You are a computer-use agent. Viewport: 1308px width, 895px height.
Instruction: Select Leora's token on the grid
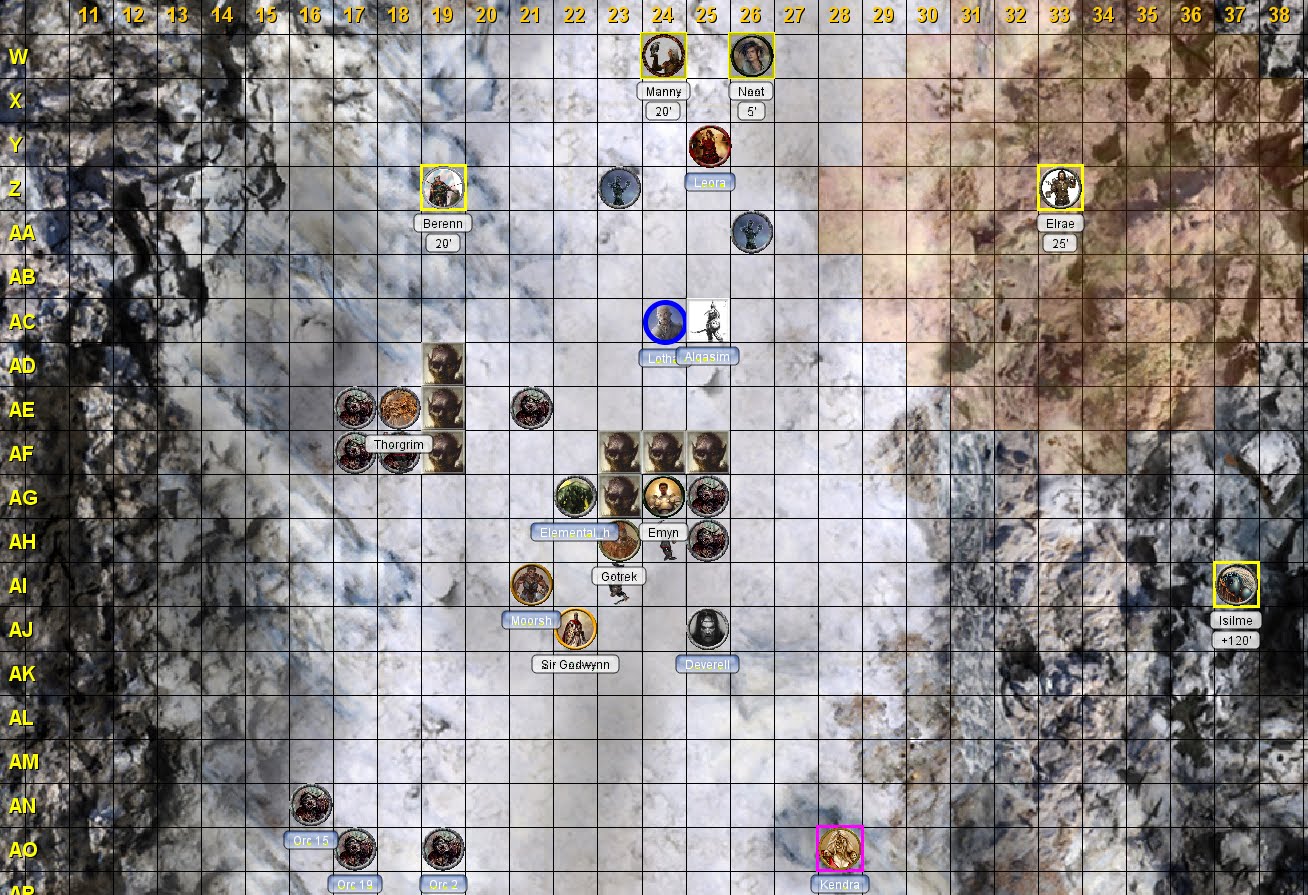(x=709, y=146)
